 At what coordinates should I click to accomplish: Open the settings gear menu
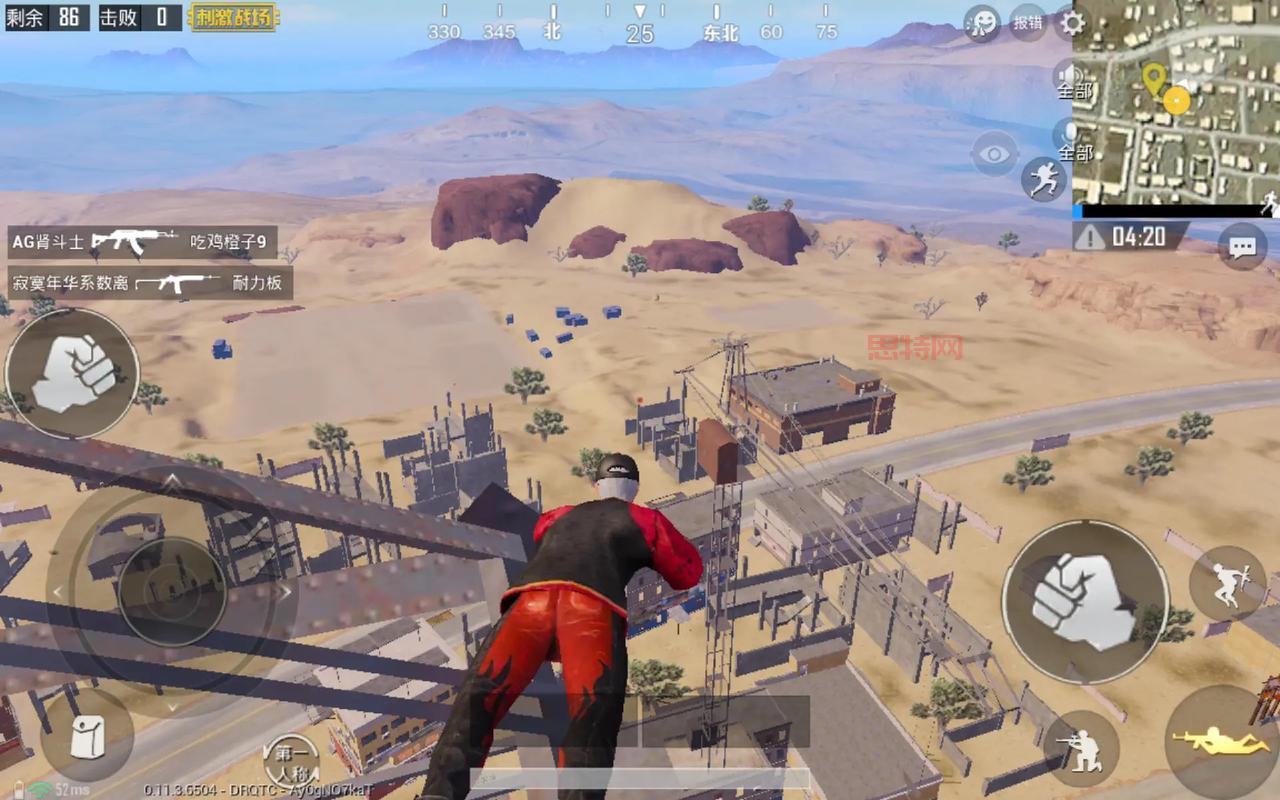pyautogui.click(x=1072, y=23)
